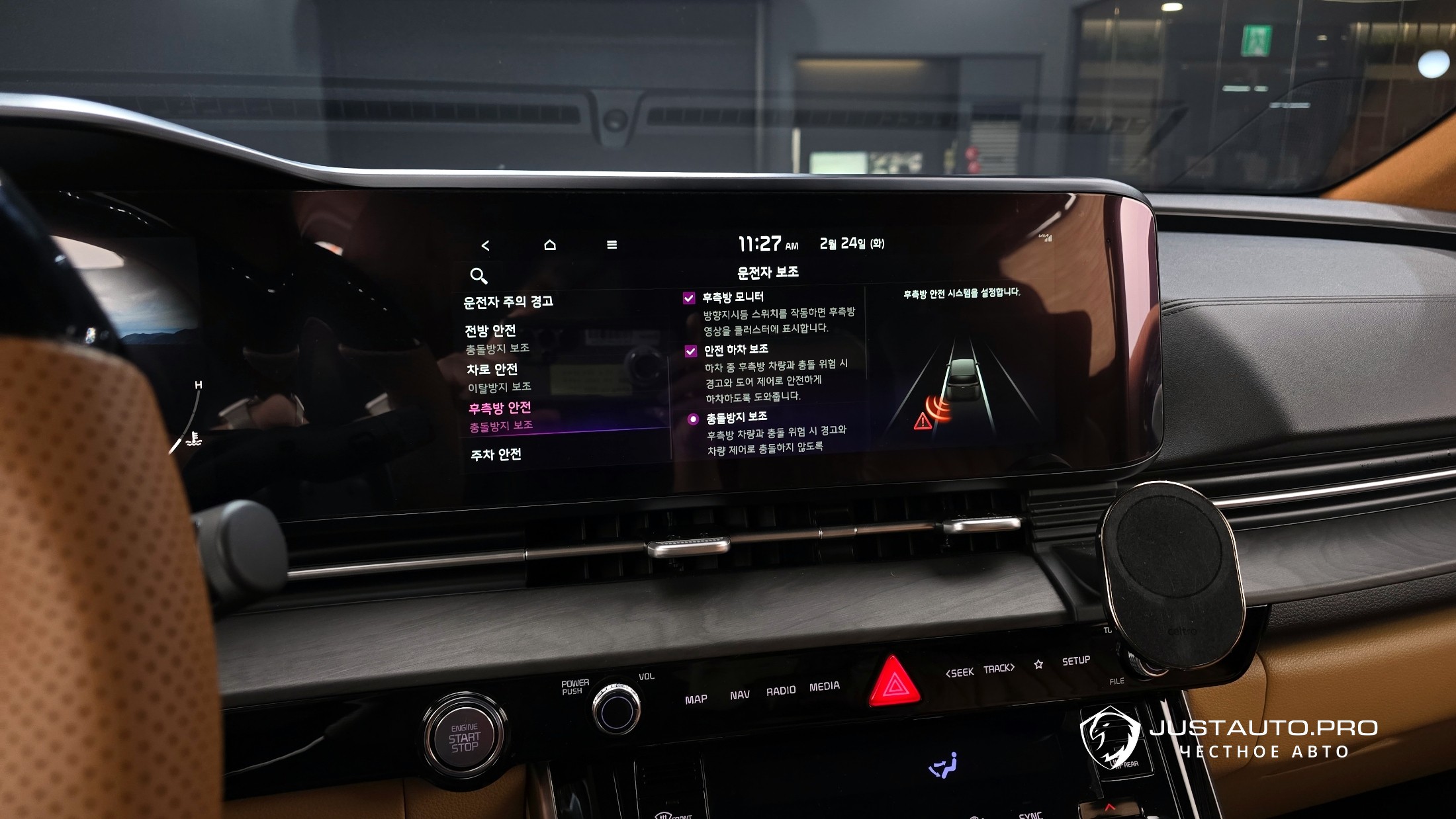Go to the home screen icon
This screenshot has width=1456, height=819.
point(549,245)
